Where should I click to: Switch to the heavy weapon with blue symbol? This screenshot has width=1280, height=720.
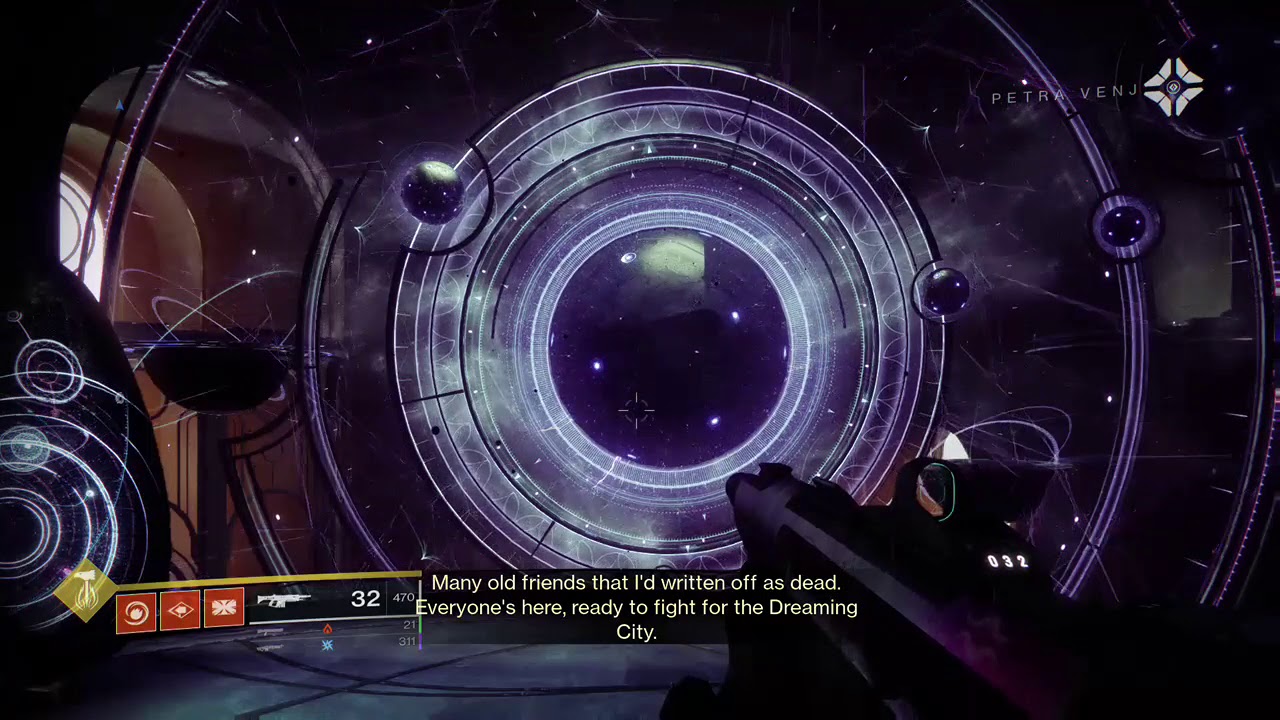pos(327,645)
